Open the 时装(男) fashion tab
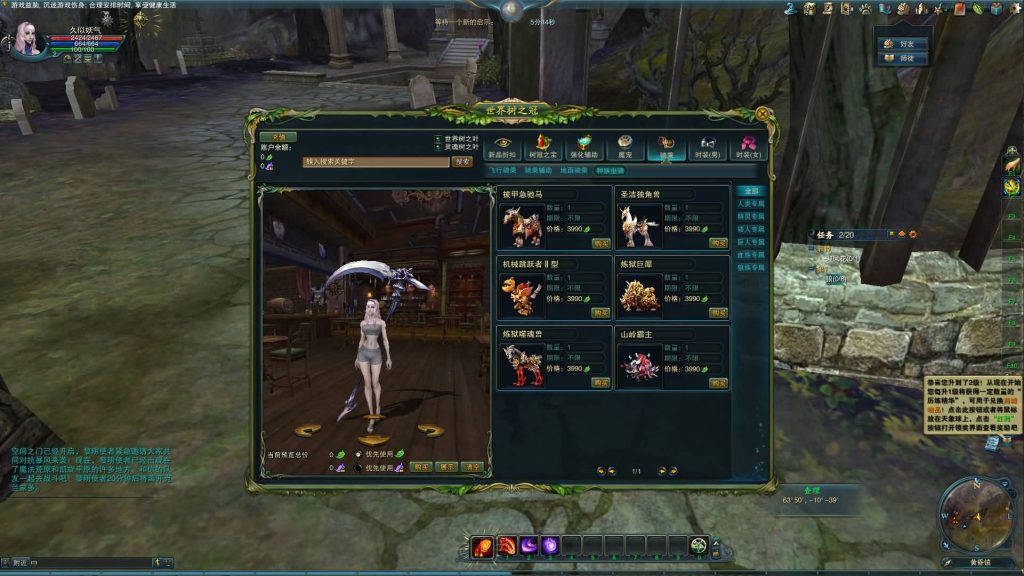 pos(707,147)
